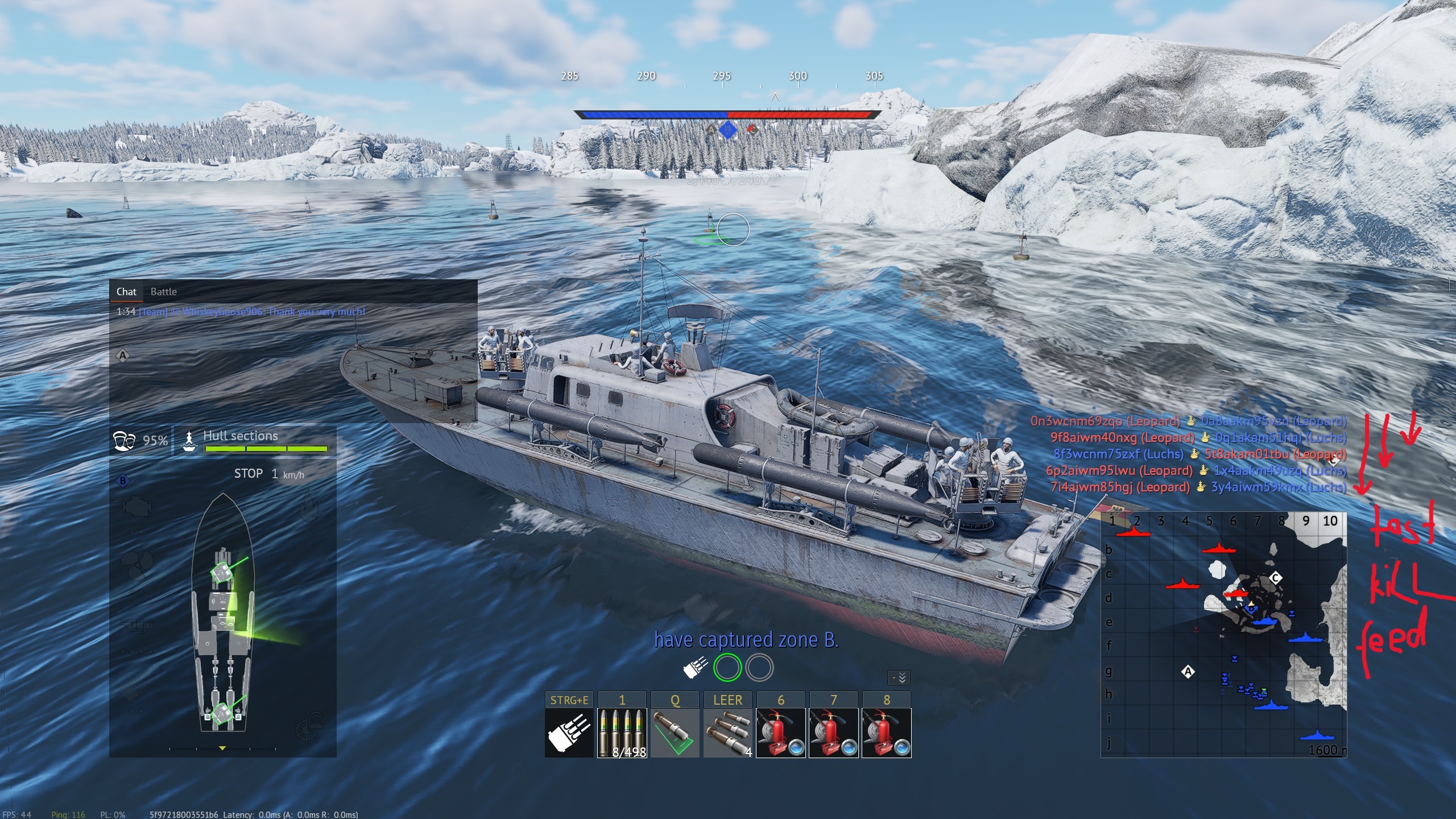Image resolution: width=1456 pixels, height=819 pixels.
Task: Click zone A marker on the minimap
Action: (1188, 672)
